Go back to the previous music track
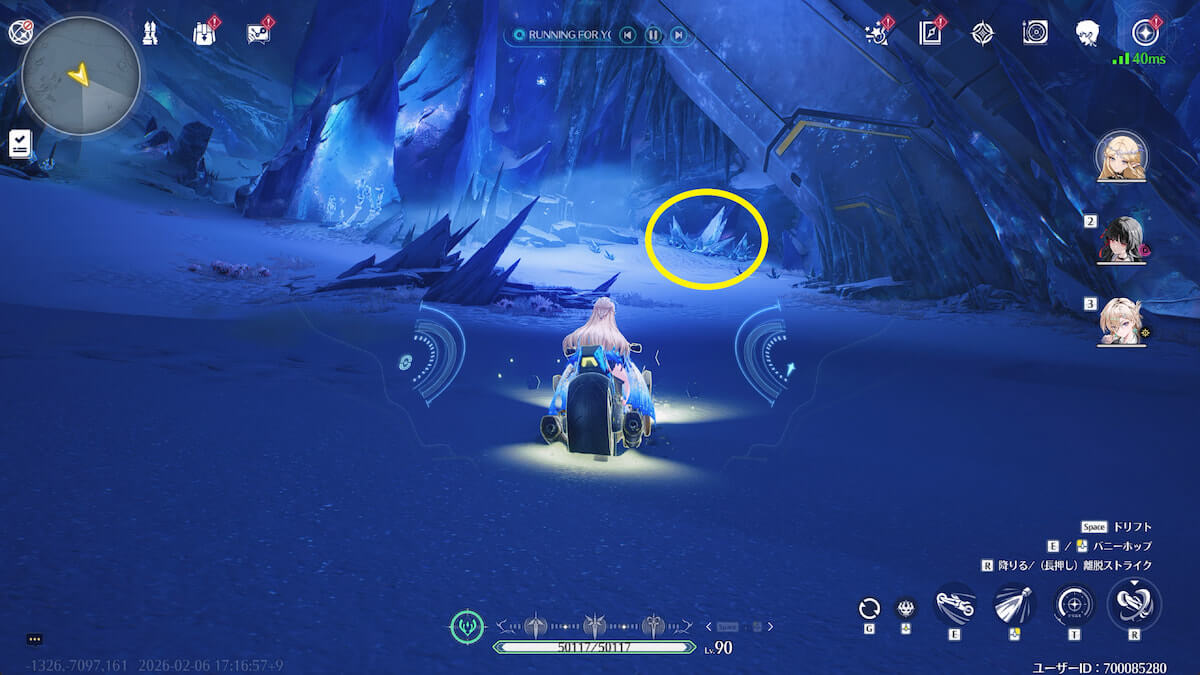The width and height of the screenshot is (1200, 675). click(627, 36)
